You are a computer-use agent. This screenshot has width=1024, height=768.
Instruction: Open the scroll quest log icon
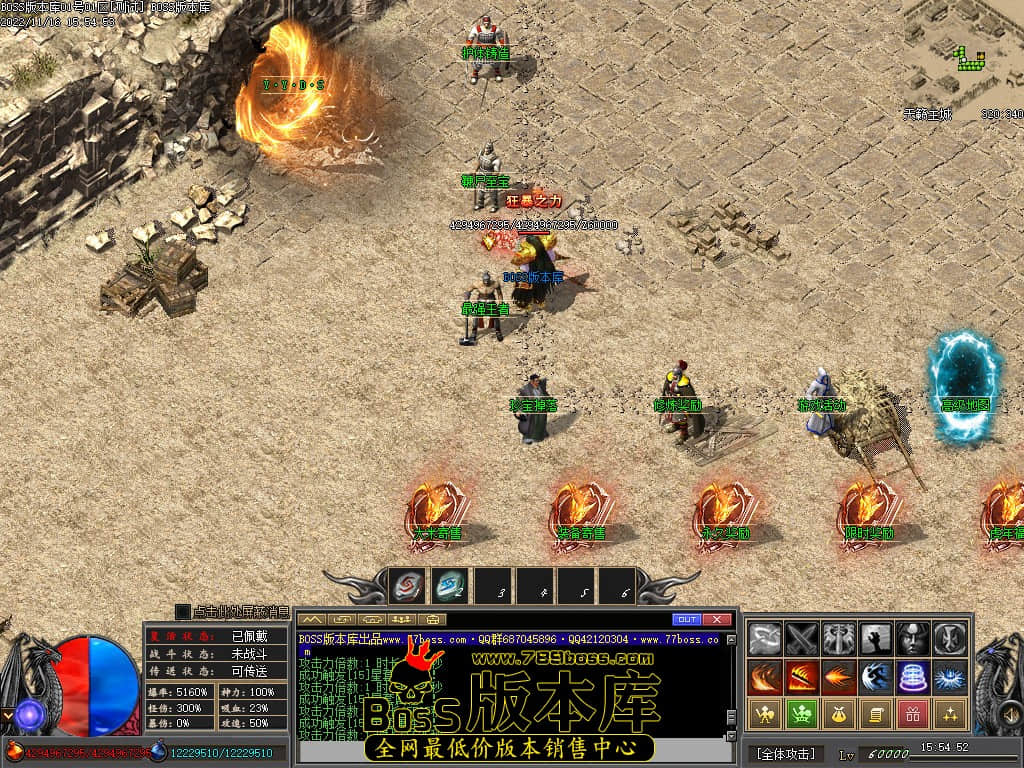876,714
